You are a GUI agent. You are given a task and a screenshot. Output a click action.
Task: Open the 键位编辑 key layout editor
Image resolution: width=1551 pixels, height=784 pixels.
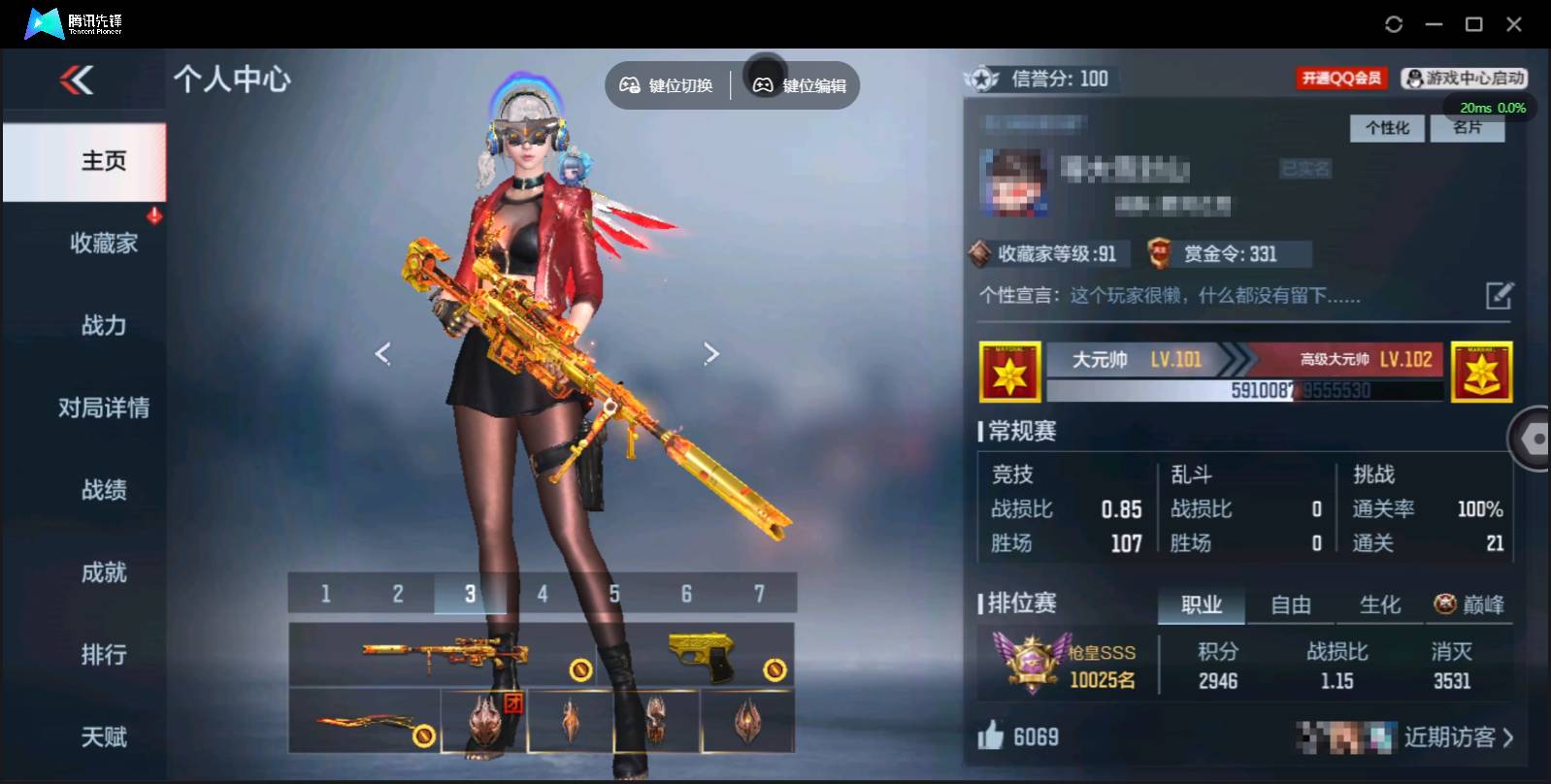[796, 85]
